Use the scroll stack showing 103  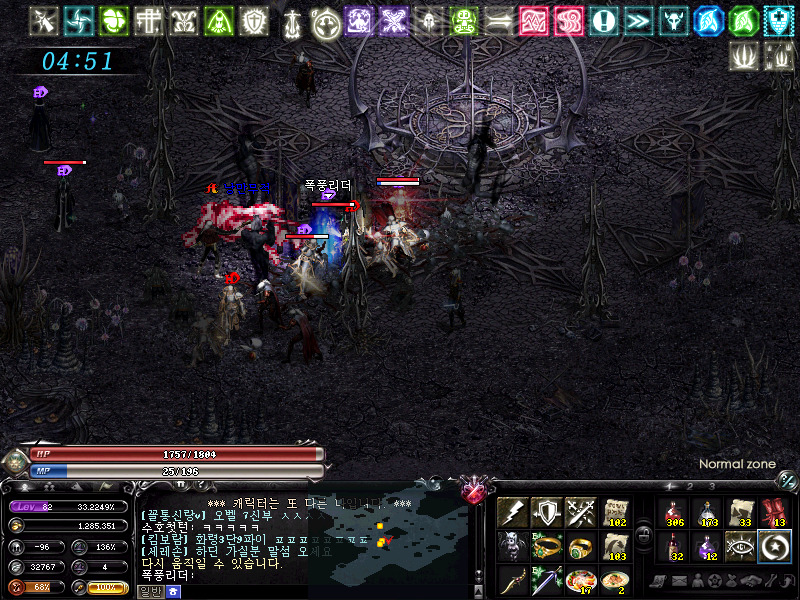(614, 546)
